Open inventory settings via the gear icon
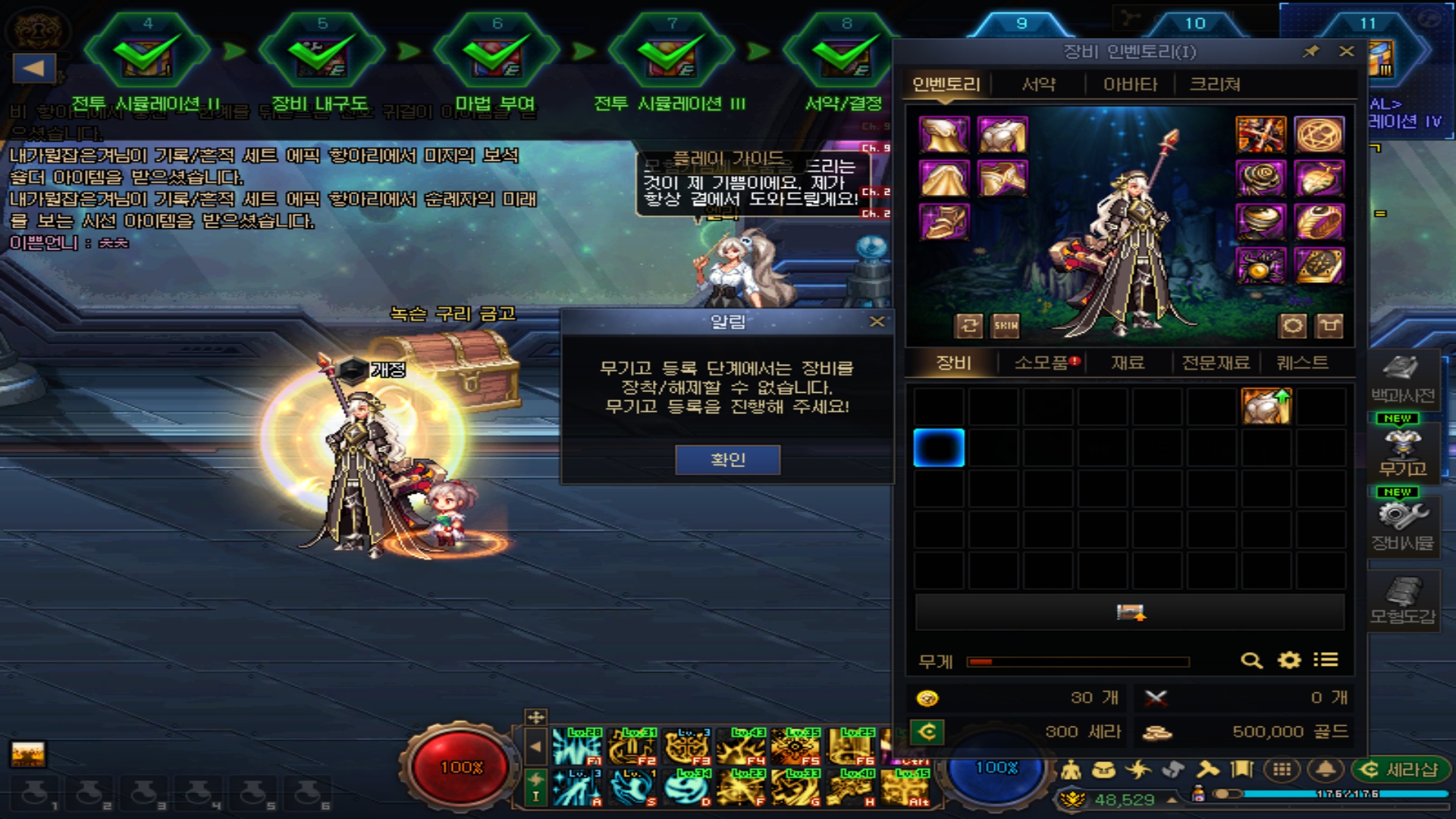Image resolution: width=1456 pixels, height=819 pixels. pos(1289,661)
